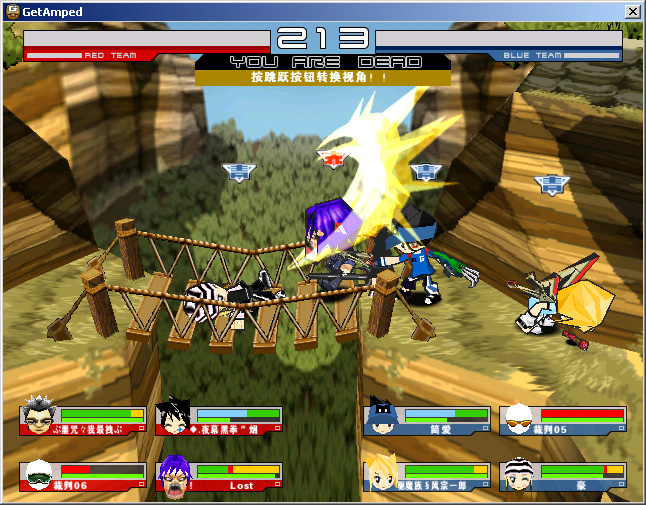
Task: Select the 风宗一郎 blonde player panel
Action: coord(427,477)
